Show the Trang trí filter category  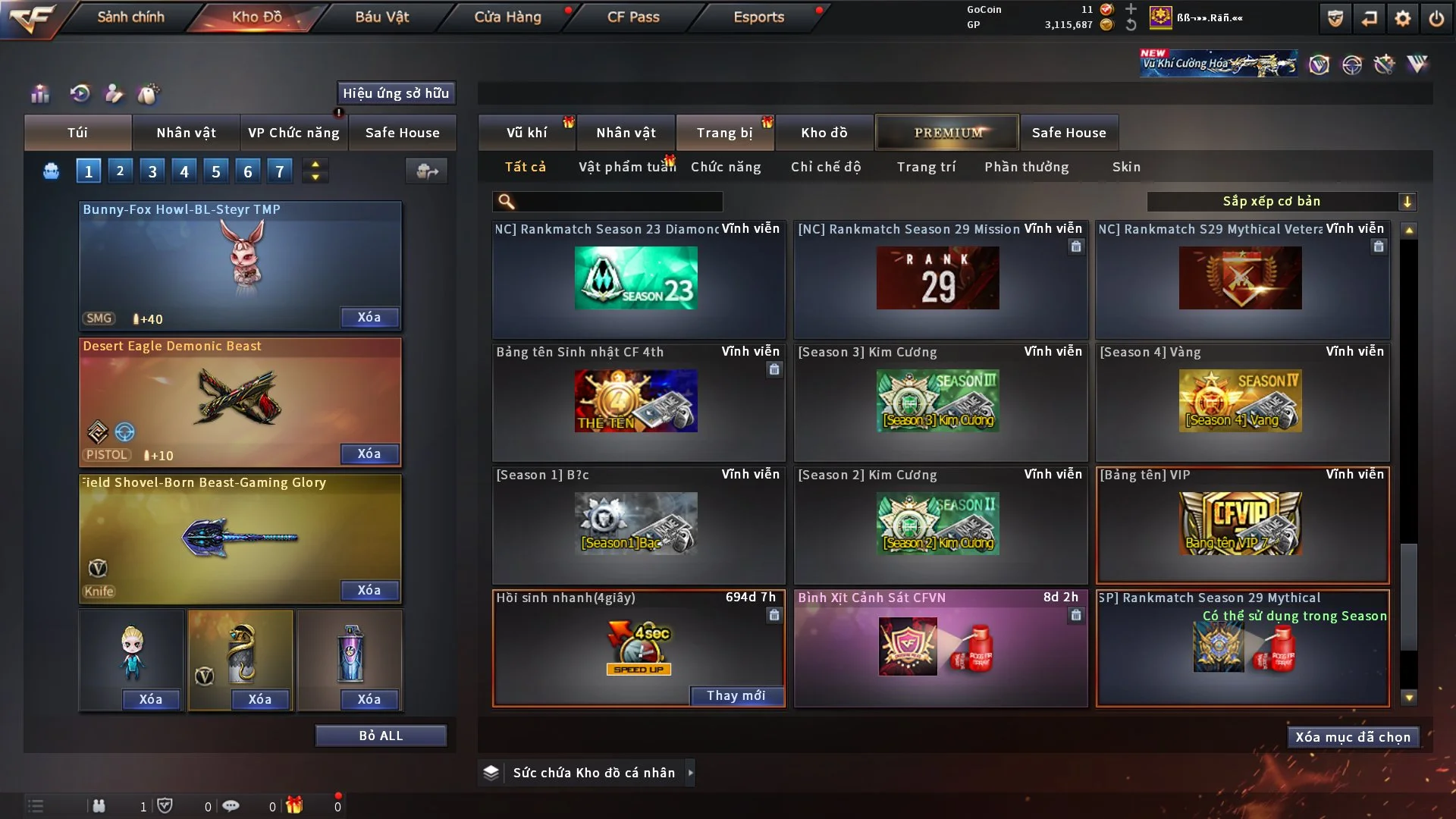click(926, 167)
